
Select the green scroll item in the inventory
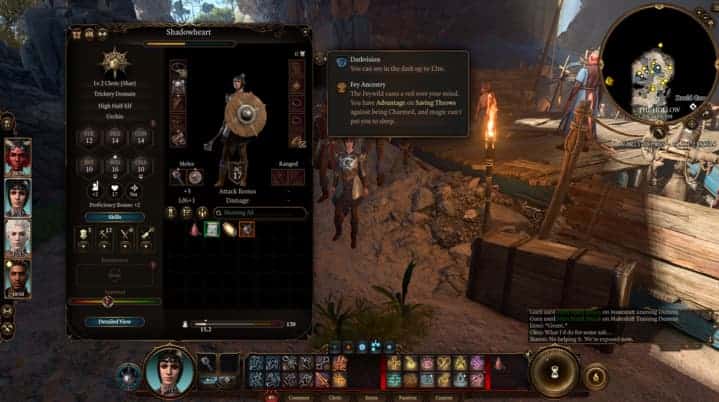212,229
